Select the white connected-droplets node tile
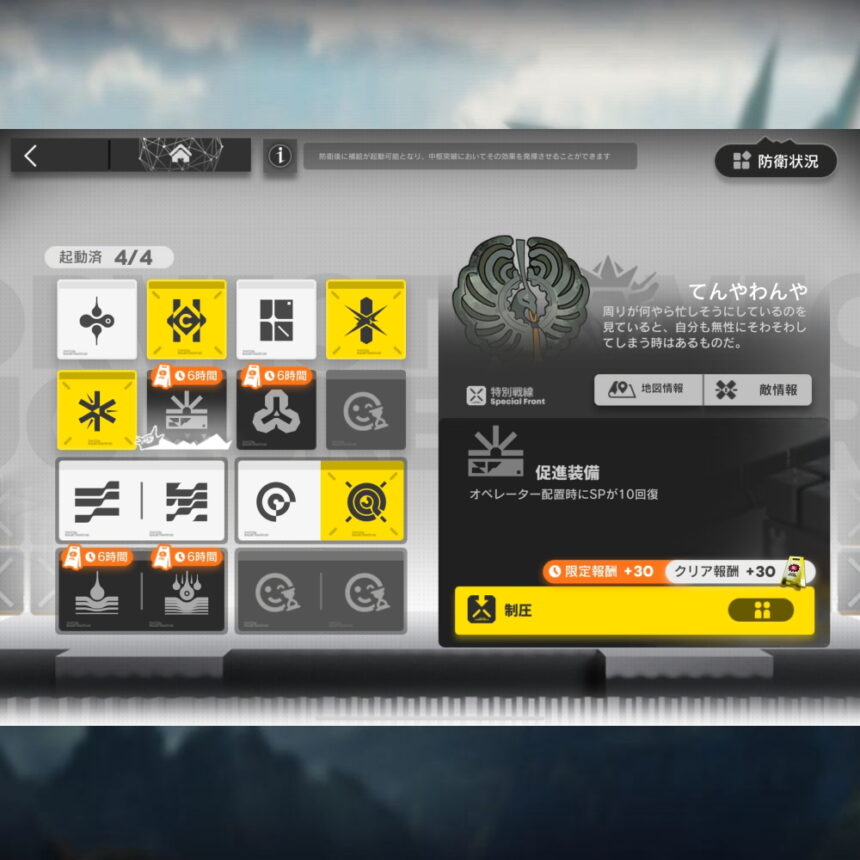 point(97,320)
